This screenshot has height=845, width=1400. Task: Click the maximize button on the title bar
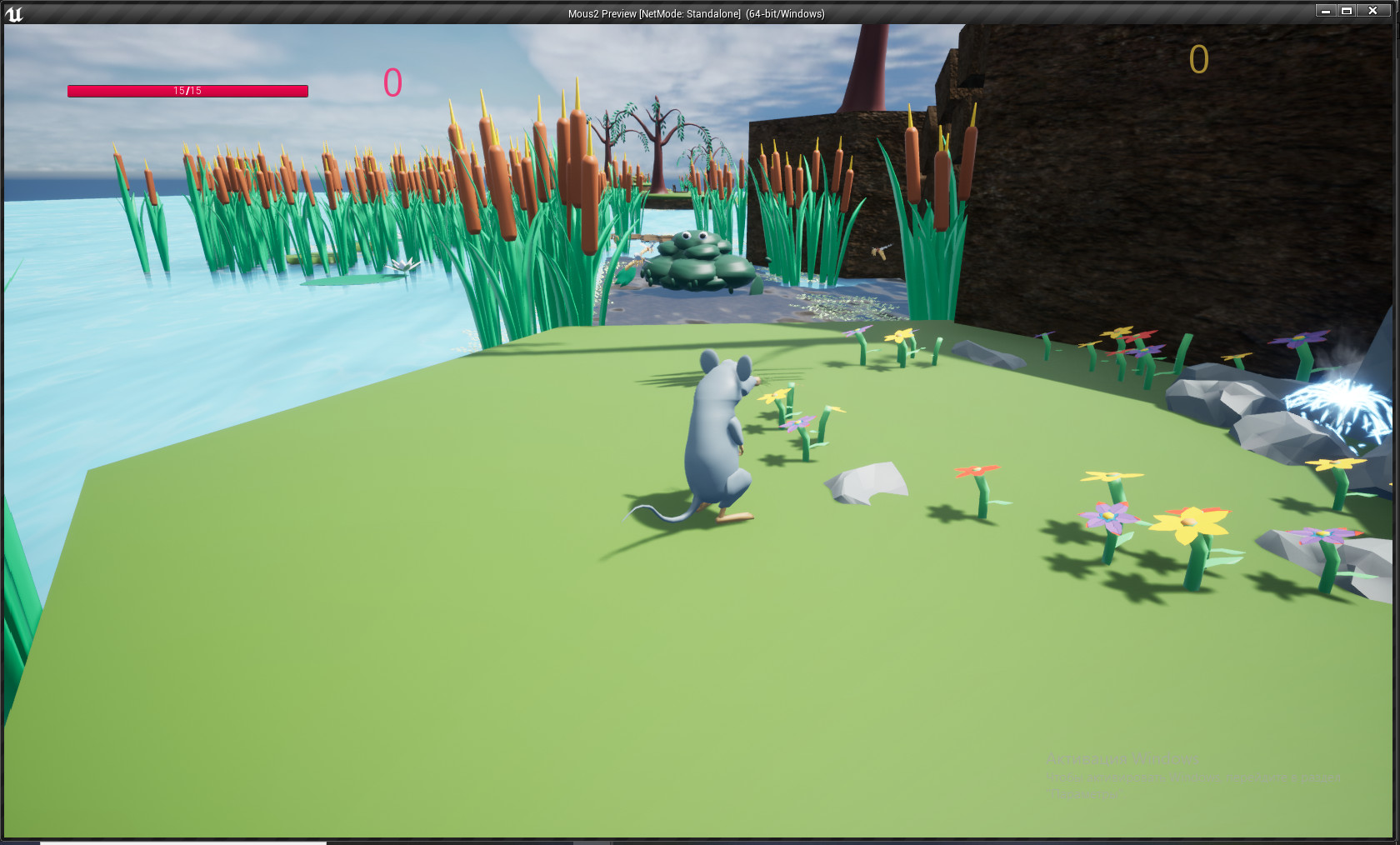click(1347, 11)
